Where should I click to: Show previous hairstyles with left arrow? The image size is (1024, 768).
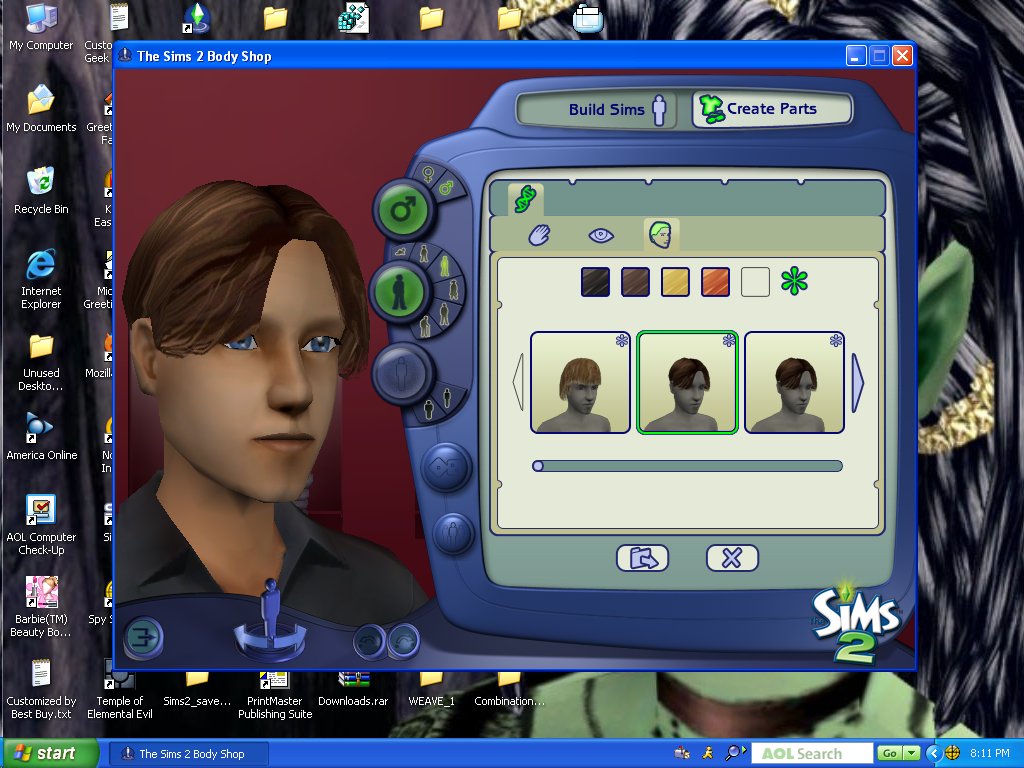(x=518, y=382)
